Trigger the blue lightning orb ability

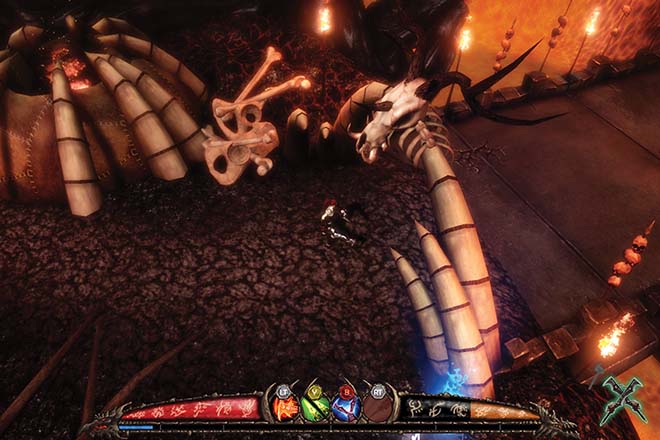[x=346, y=409]
